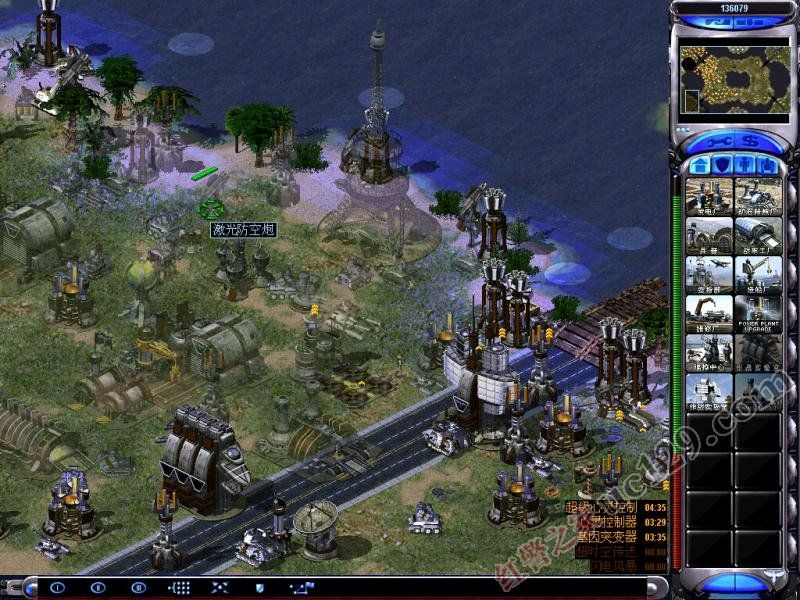Select the shipyard (造船厂) build icon

[758, 275]
